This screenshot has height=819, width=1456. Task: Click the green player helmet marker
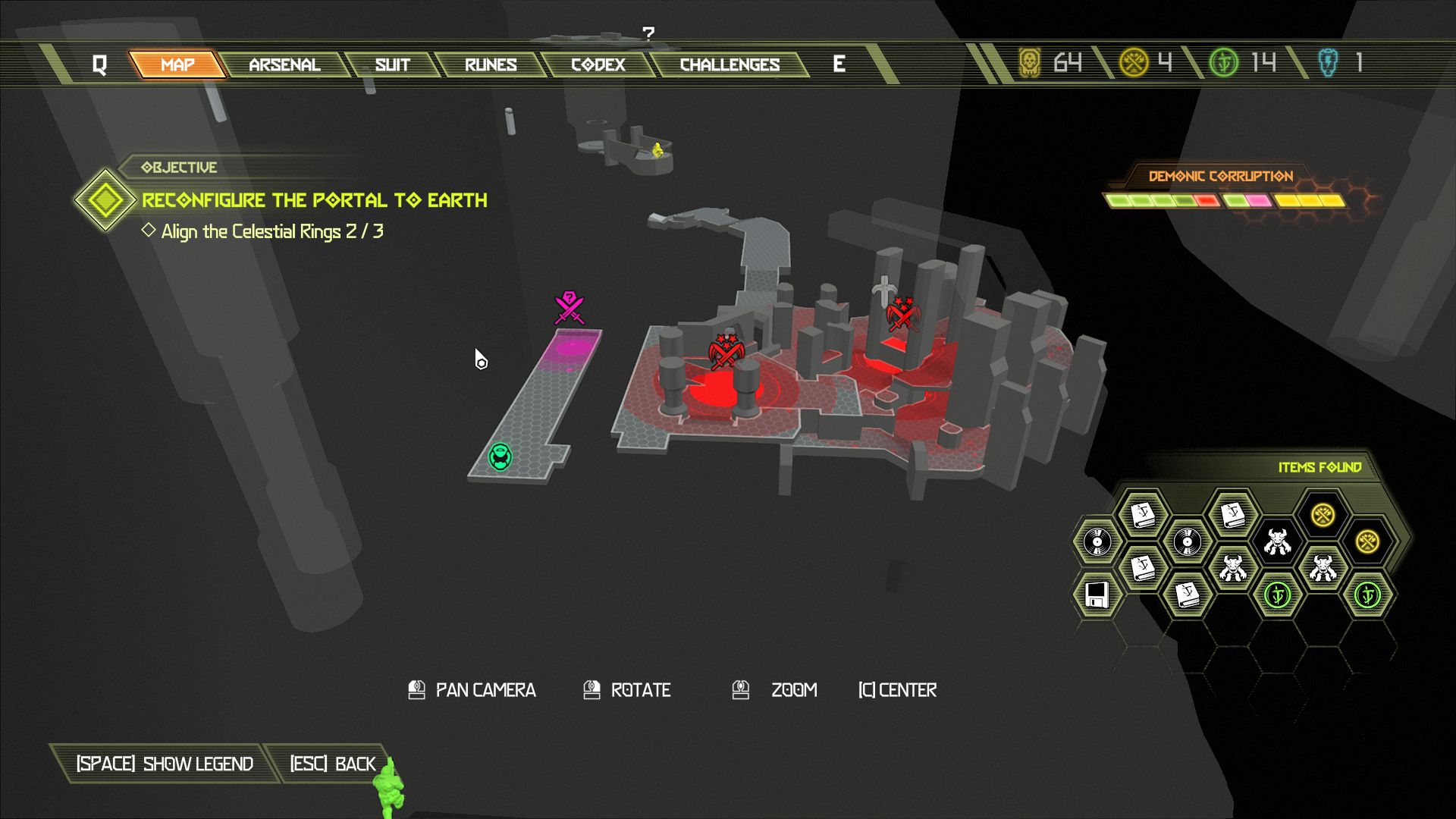coord(500,457)
